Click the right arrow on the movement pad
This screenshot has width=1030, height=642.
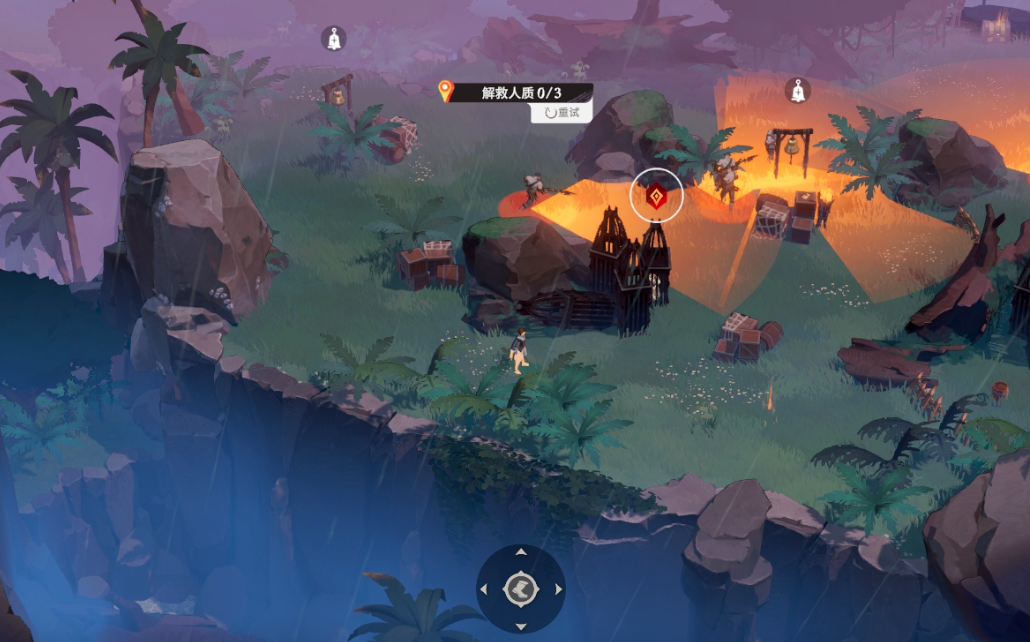pyautogui.click(x=557, y=589)
